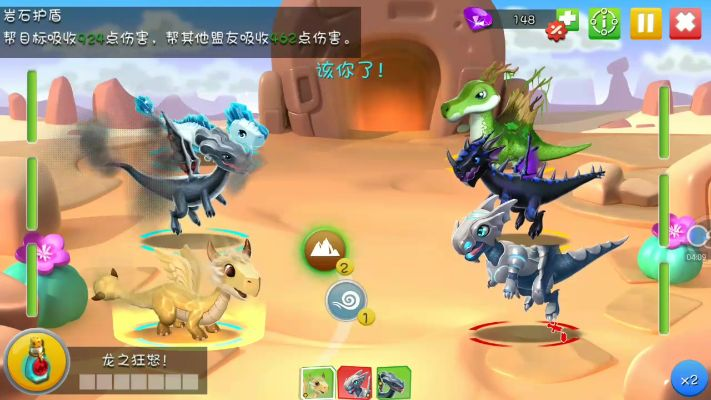Activate the wind swirl skill
The height and width of the screenshot is (400, 711).
click(346, 299)
